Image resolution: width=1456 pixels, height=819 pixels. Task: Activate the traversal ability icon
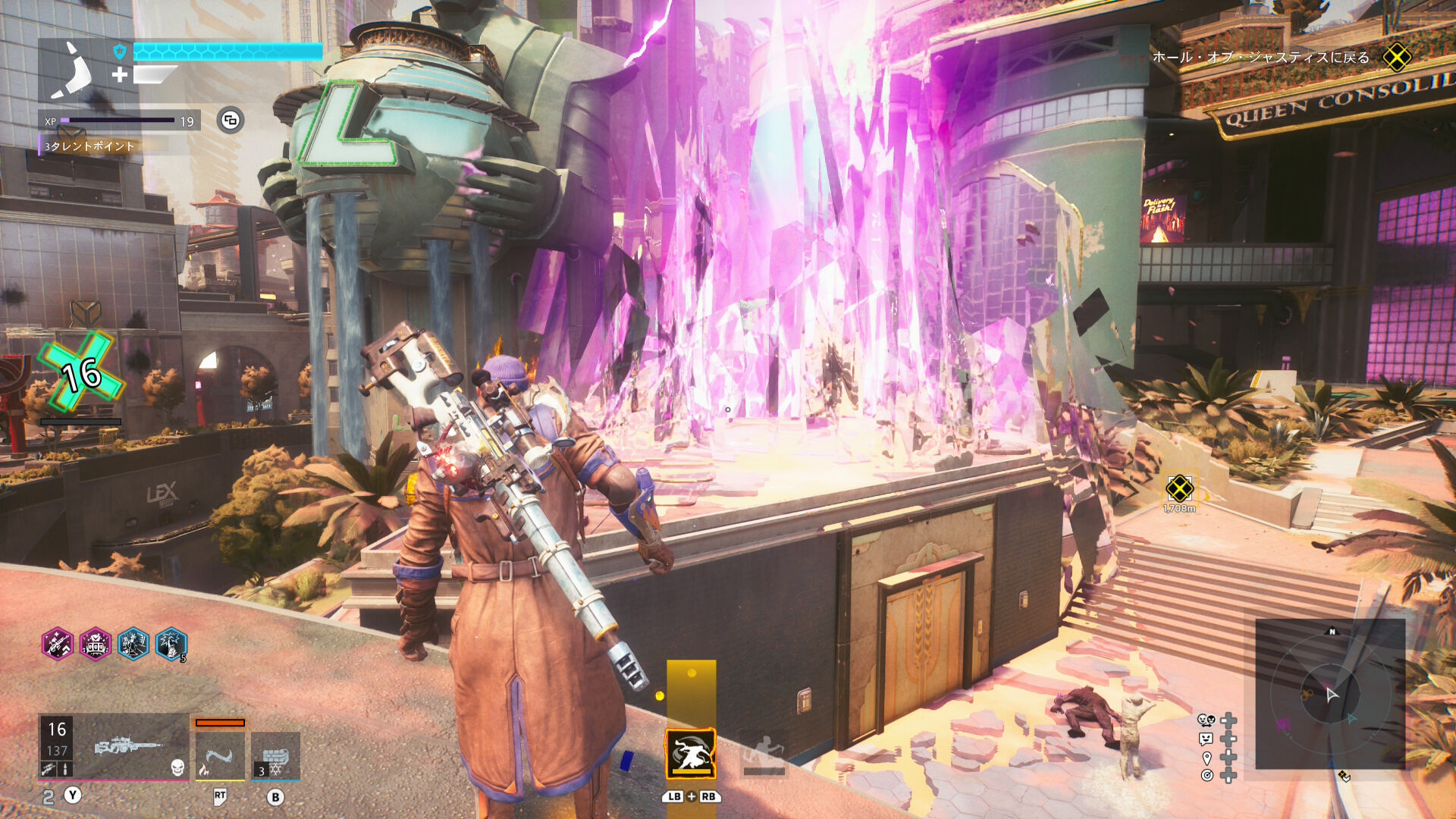[x=691, y=753]
